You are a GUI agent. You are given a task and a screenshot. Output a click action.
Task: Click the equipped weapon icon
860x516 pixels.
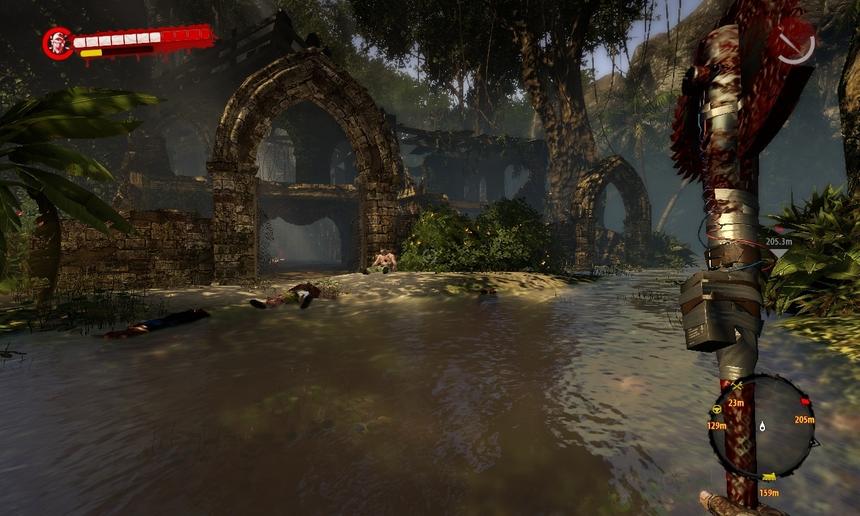(796, 42)
